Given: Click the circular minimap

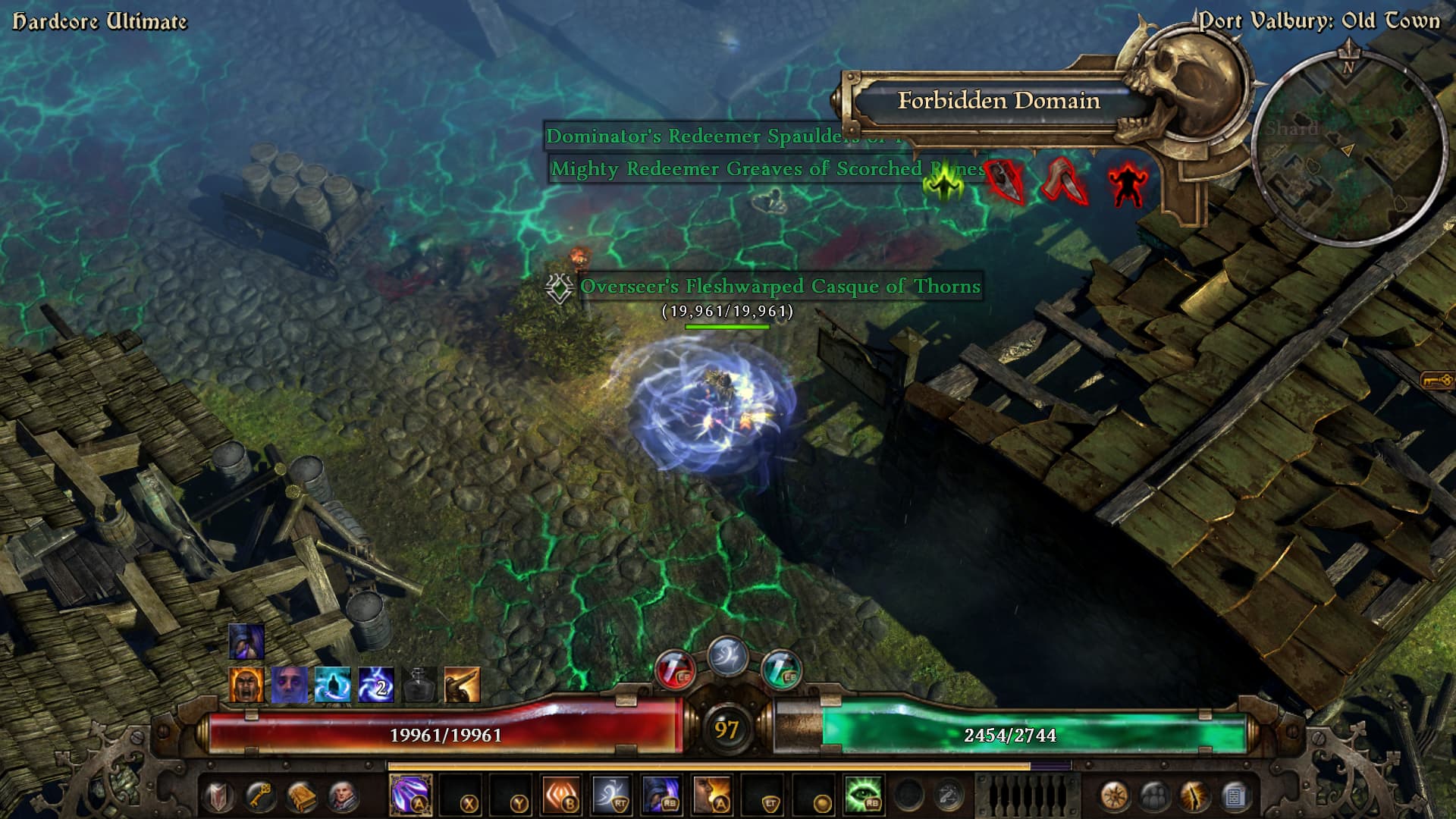Looking at the screenshot, I should (1348, 148).
